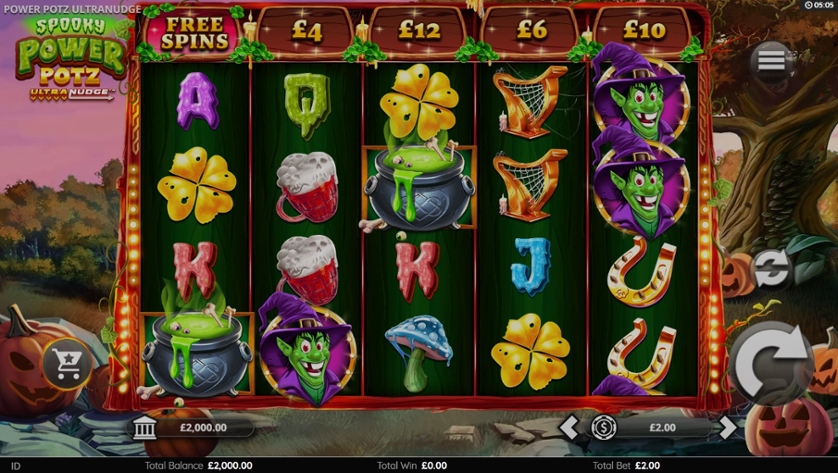The height and width of the screenshot is (473, 838).
Task: Open the hamburger menu
Action: [x=771, y=62]
